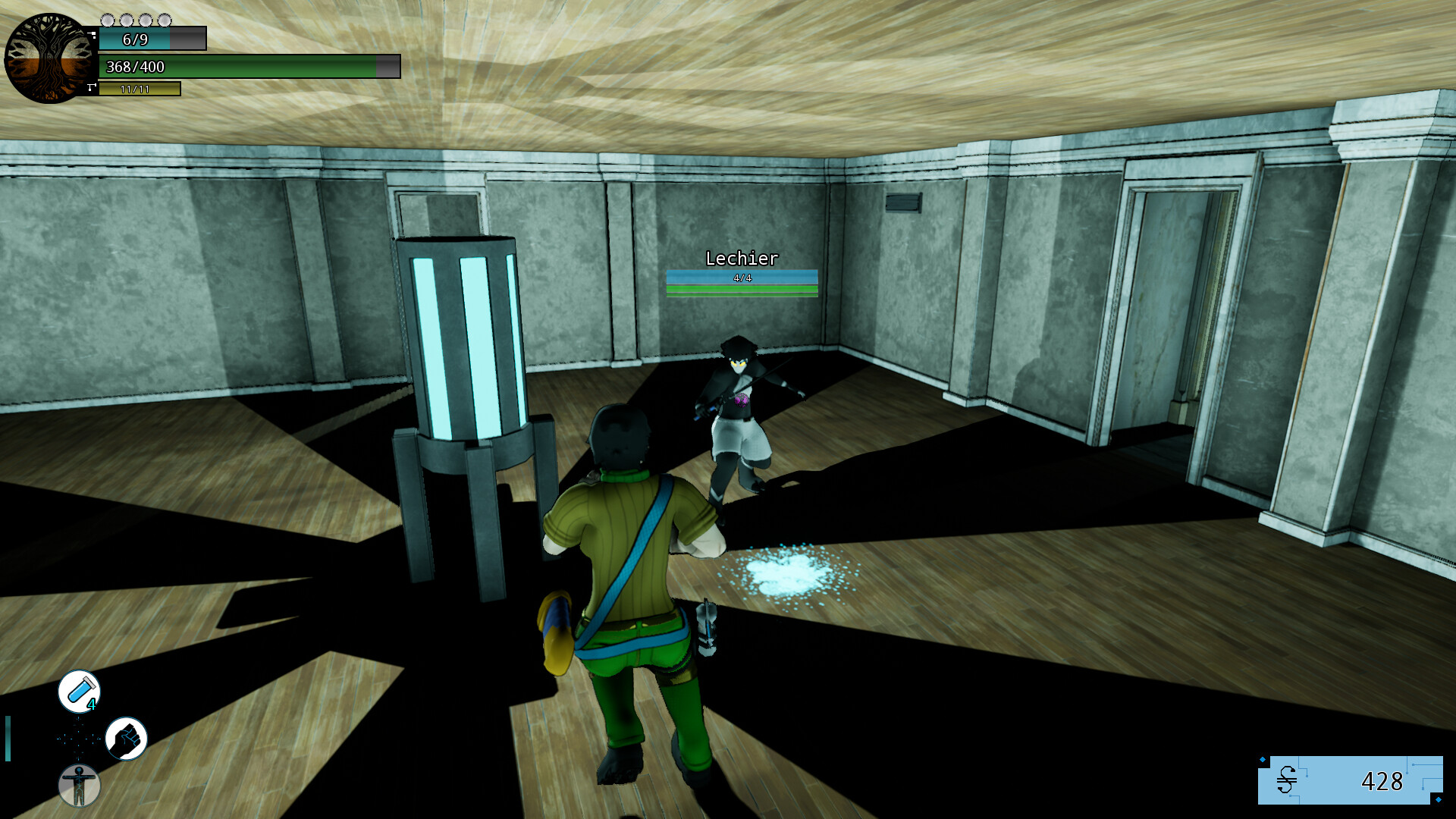The width and height of the screenshot is (1456, 819).
Task: Click the potion count badge showing 4
Action: pyautogui.click(x=91, y=704)
